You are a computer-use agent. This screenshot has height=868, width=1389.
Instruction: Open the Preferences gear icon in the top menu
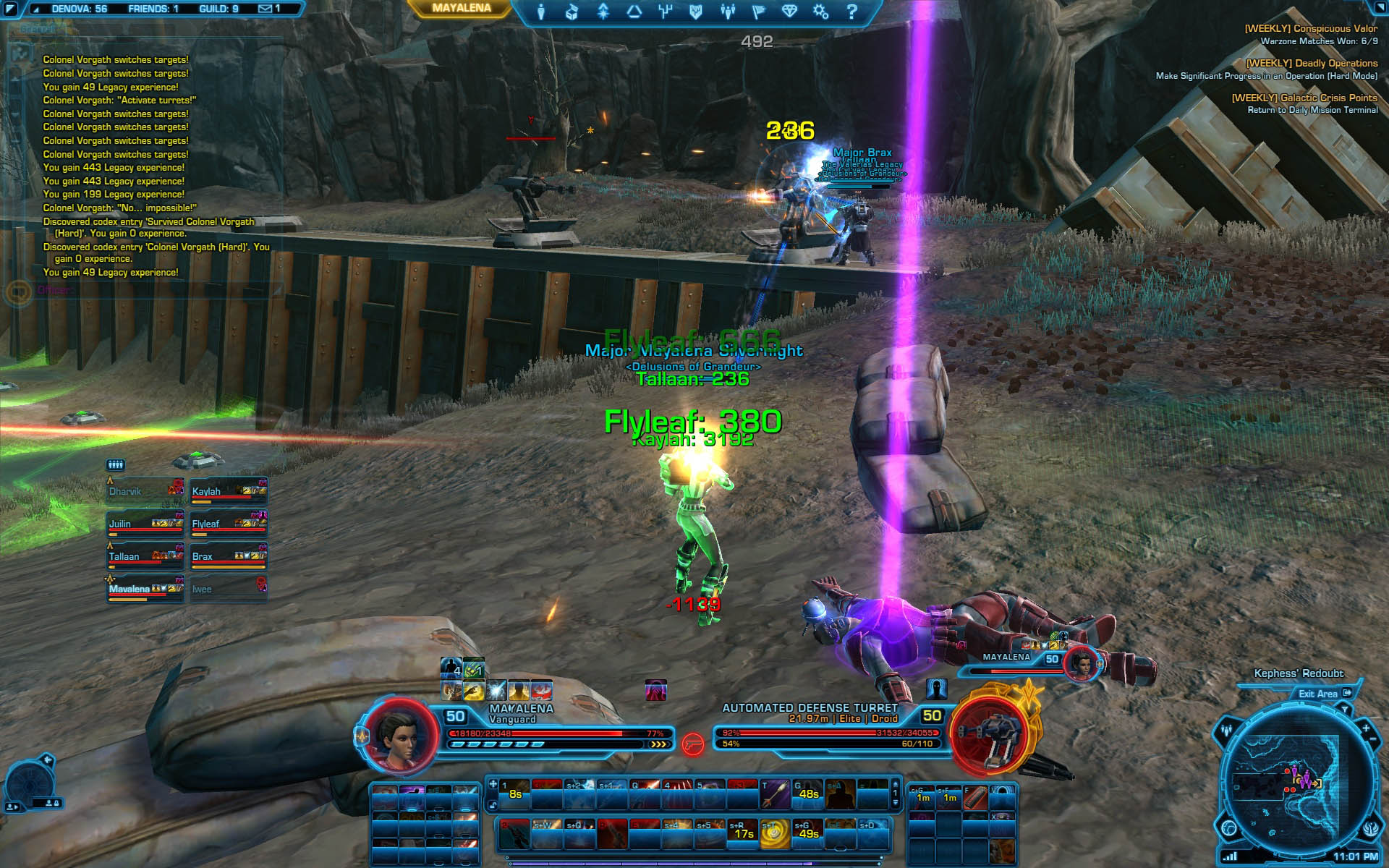pos(820,12)
